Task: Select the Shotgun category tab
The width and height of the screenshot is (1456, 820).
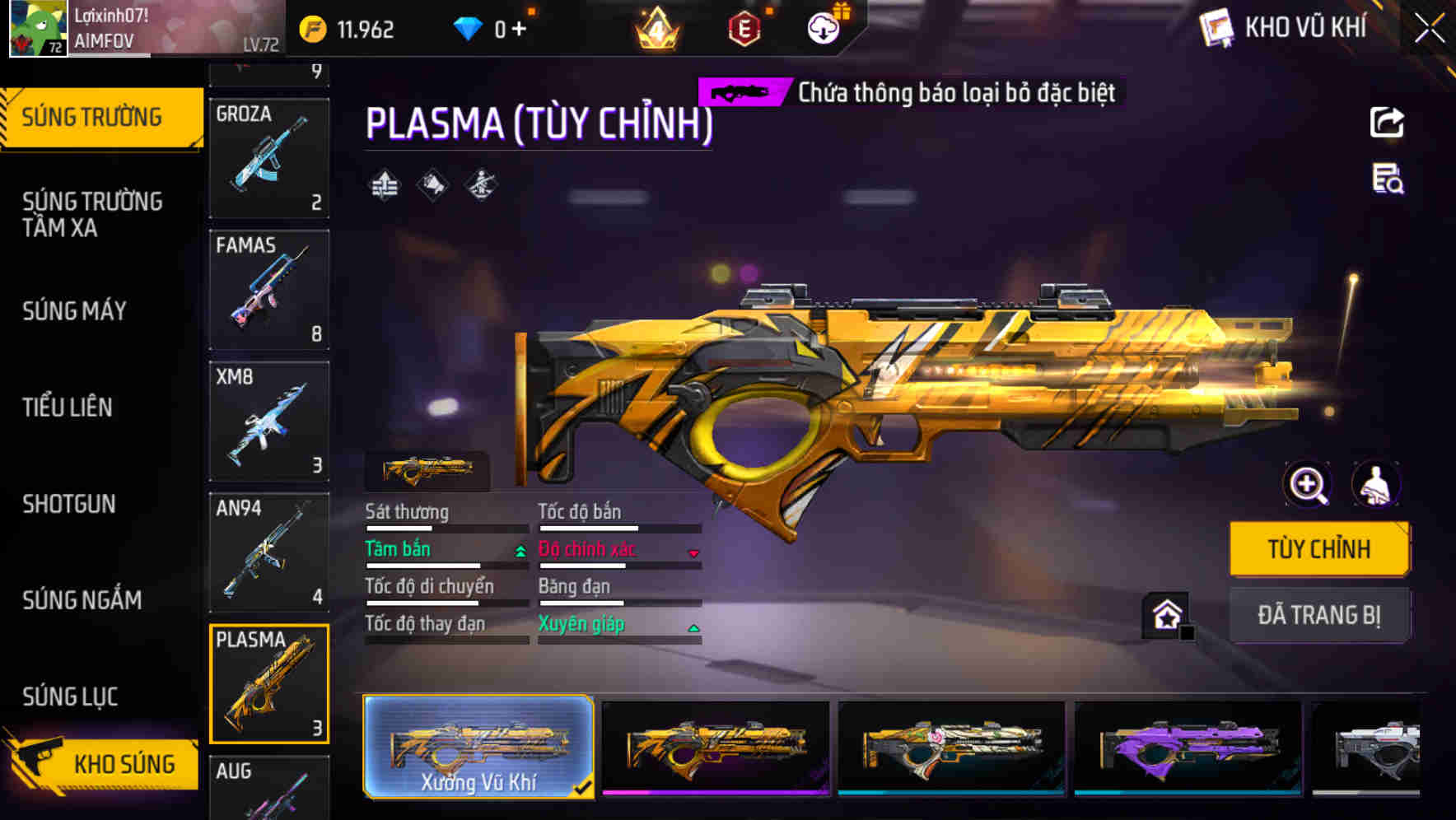Action: [x=69, y=504]
